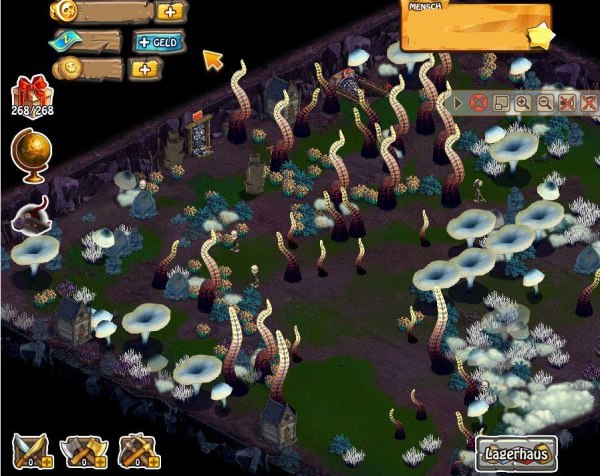
Task: Select the tentacle island icon below the globe
Action: pos(33,216)
